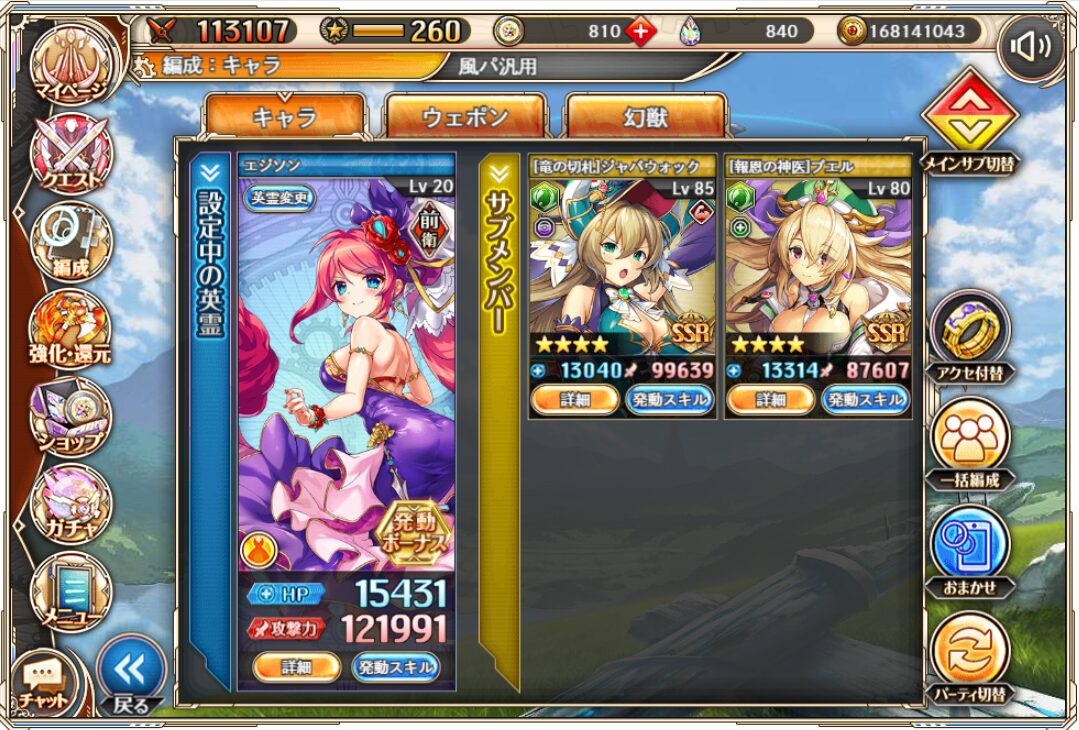
Task: Change hero with 英霊変更 button
Action: tap(279, 197)
